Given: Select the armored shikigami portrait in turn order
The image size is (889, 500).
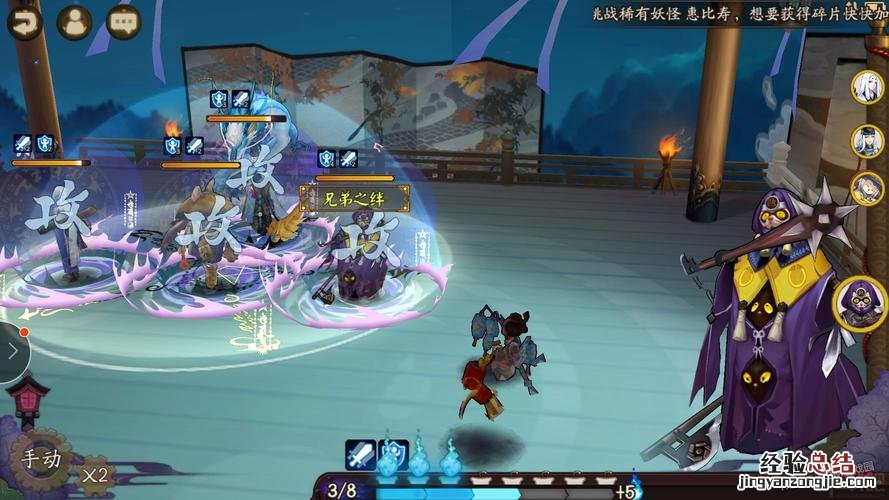Looking at the screenshot, I should click(x=867, y=188).
